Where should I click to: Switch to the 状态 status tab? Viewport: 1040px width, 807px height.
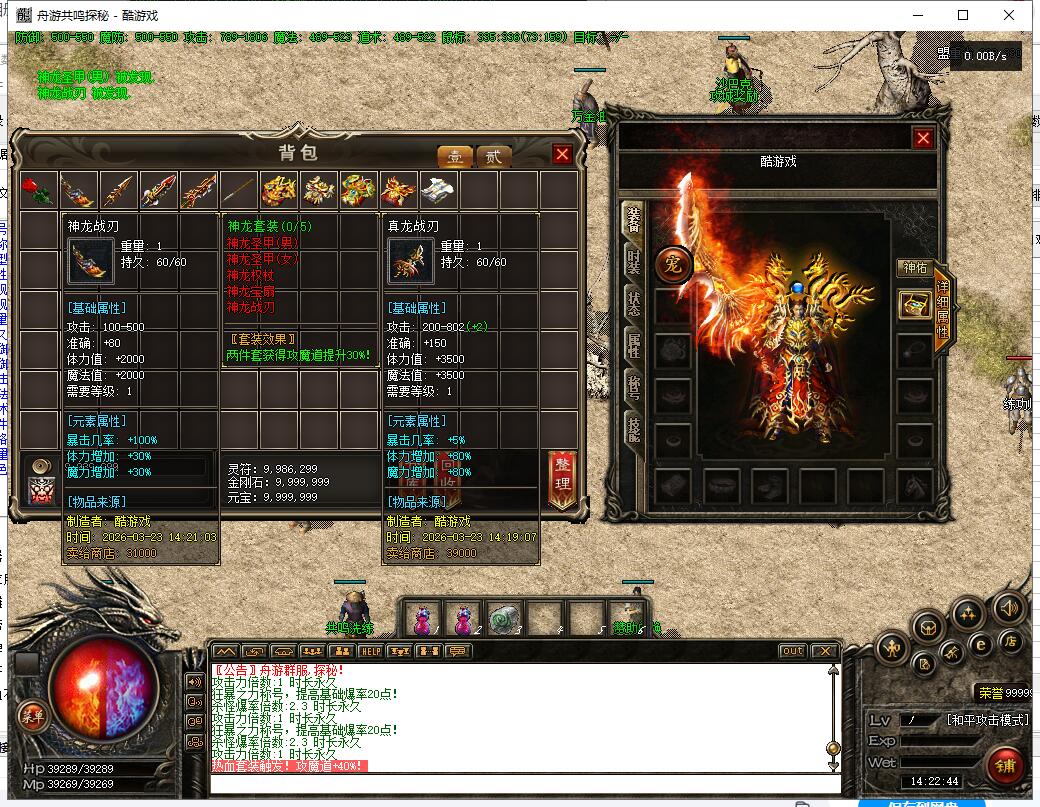633,304
